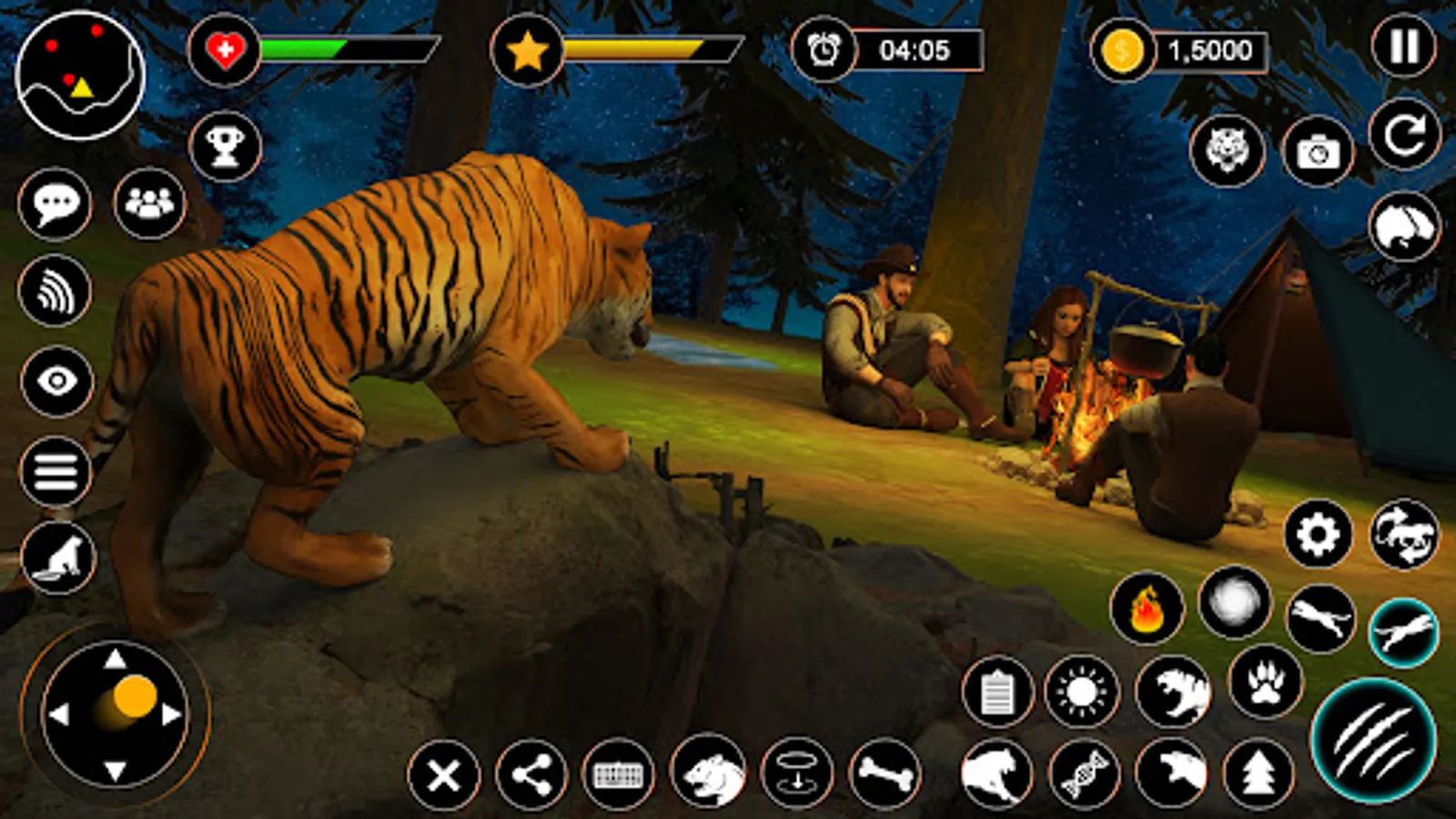The width and height of the screenshot is (1456, 819).
Task: Open the three-line hamburger menu
Action: (x=56, y=471)
